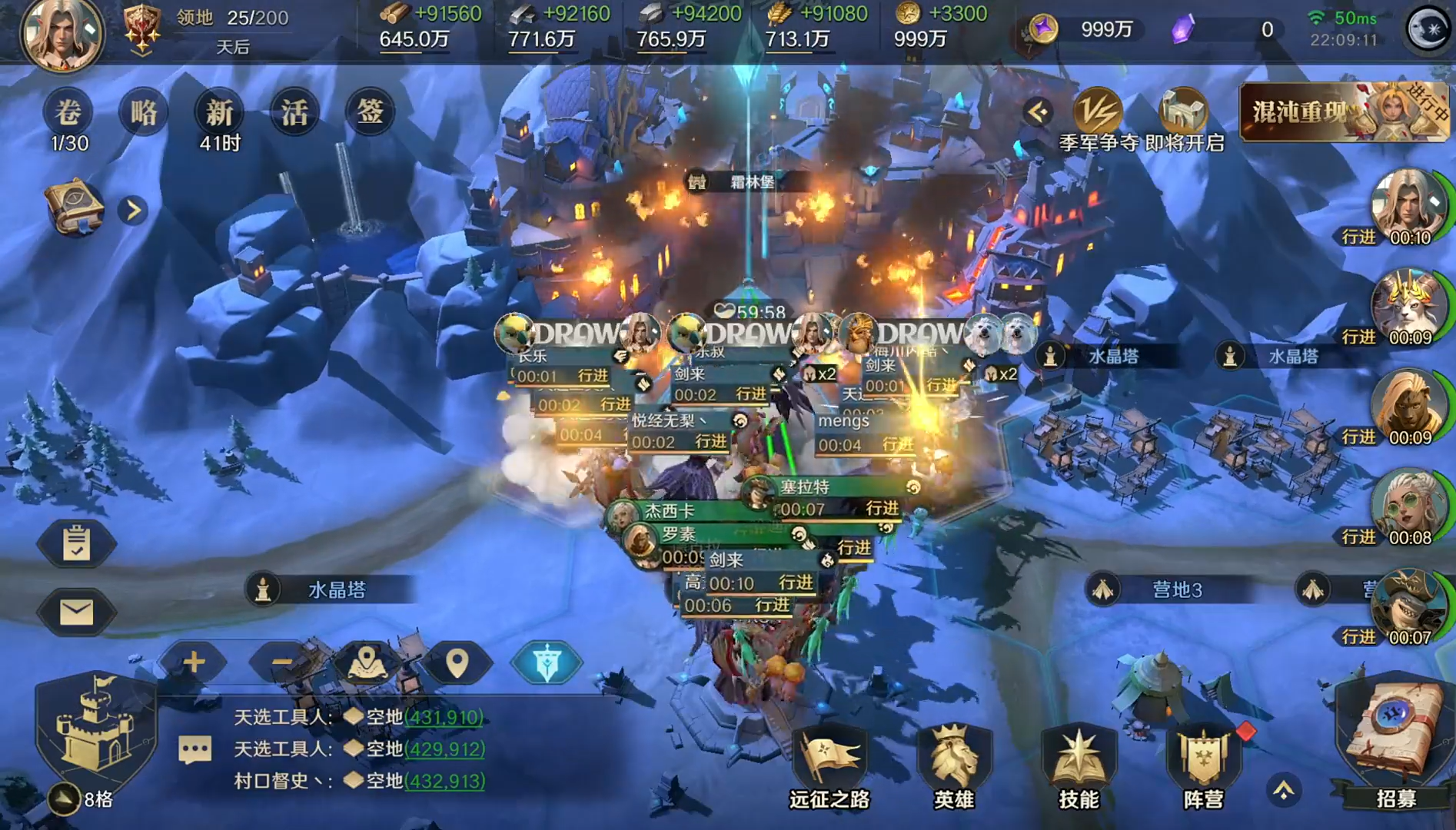Viewport: 1456px width, 830px height.
Task: Open the map with location marker
Action: tap(367, 662)
